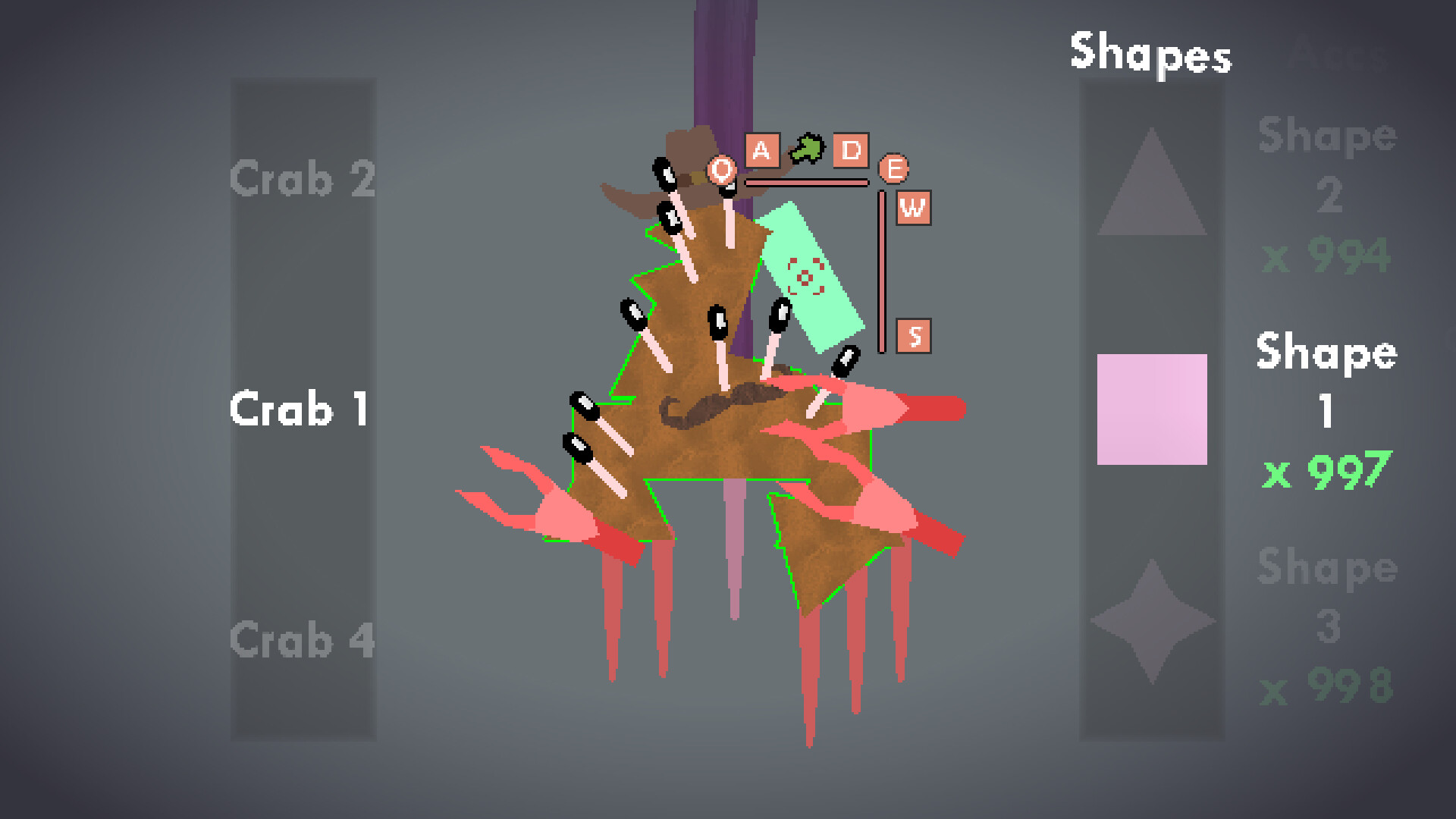
Task: Click the A key prompt square
Action: tap(761, 151)
